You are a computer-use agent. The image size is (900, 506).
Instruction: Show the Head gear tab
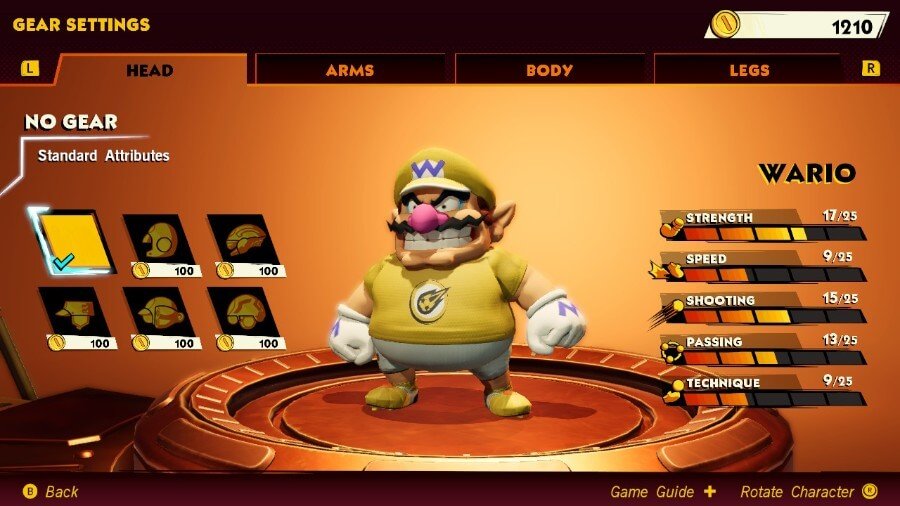[x=150, y=70]
